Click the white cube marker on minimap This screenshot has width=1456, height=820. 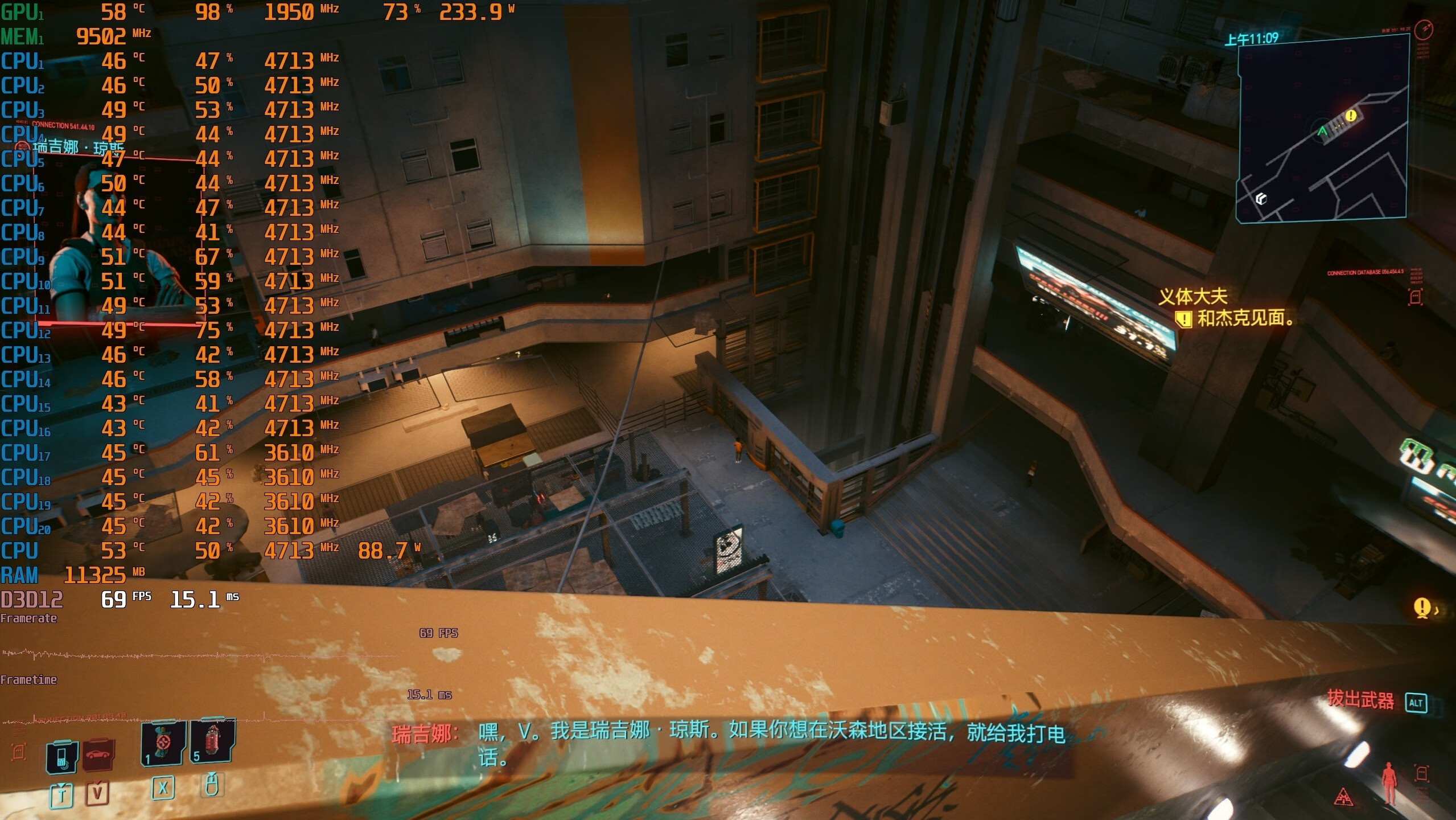point(1261,198)
